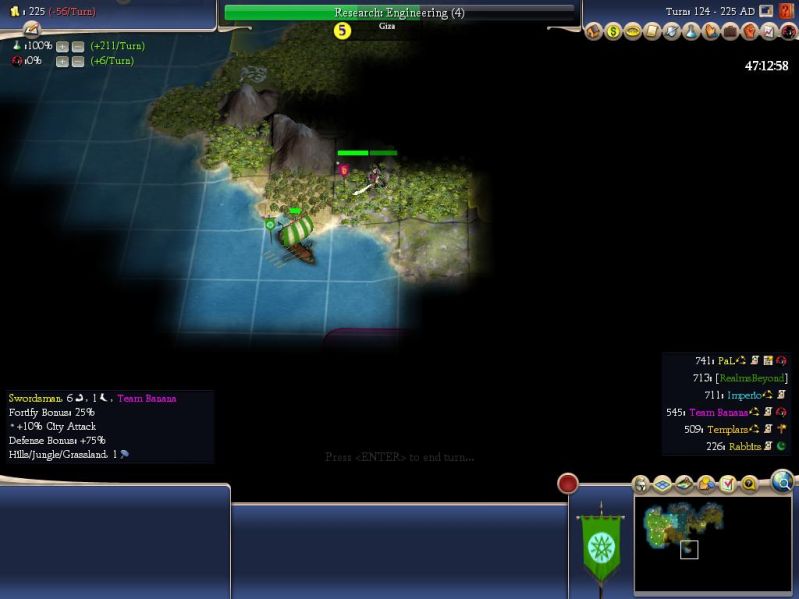Click the red end turn button
This screenshot has height=599, width=799.
click(x=568, y=484)
